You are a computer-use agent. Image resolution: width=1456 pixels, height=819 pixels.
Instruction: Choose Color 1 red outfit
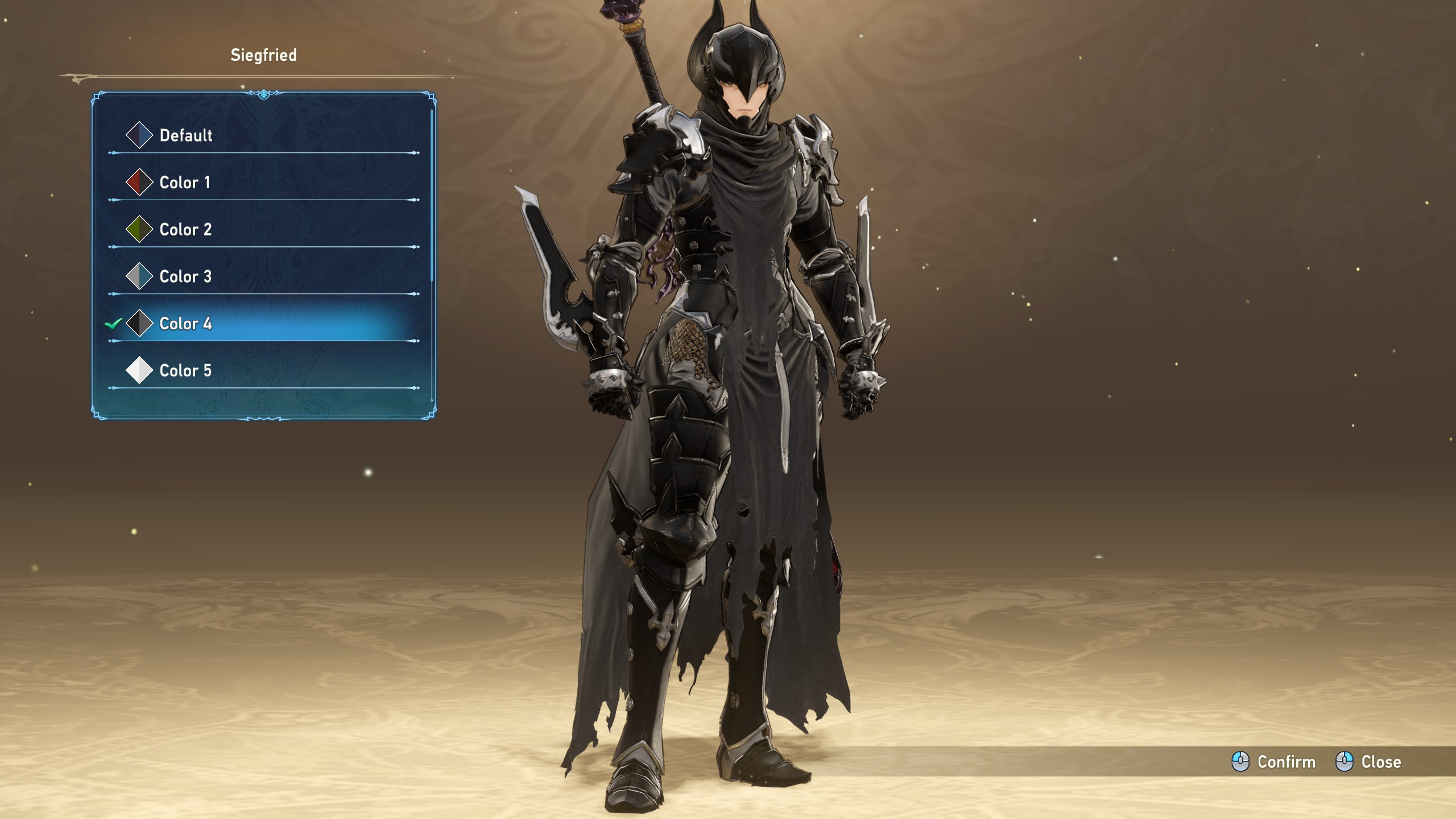(185, 183)
